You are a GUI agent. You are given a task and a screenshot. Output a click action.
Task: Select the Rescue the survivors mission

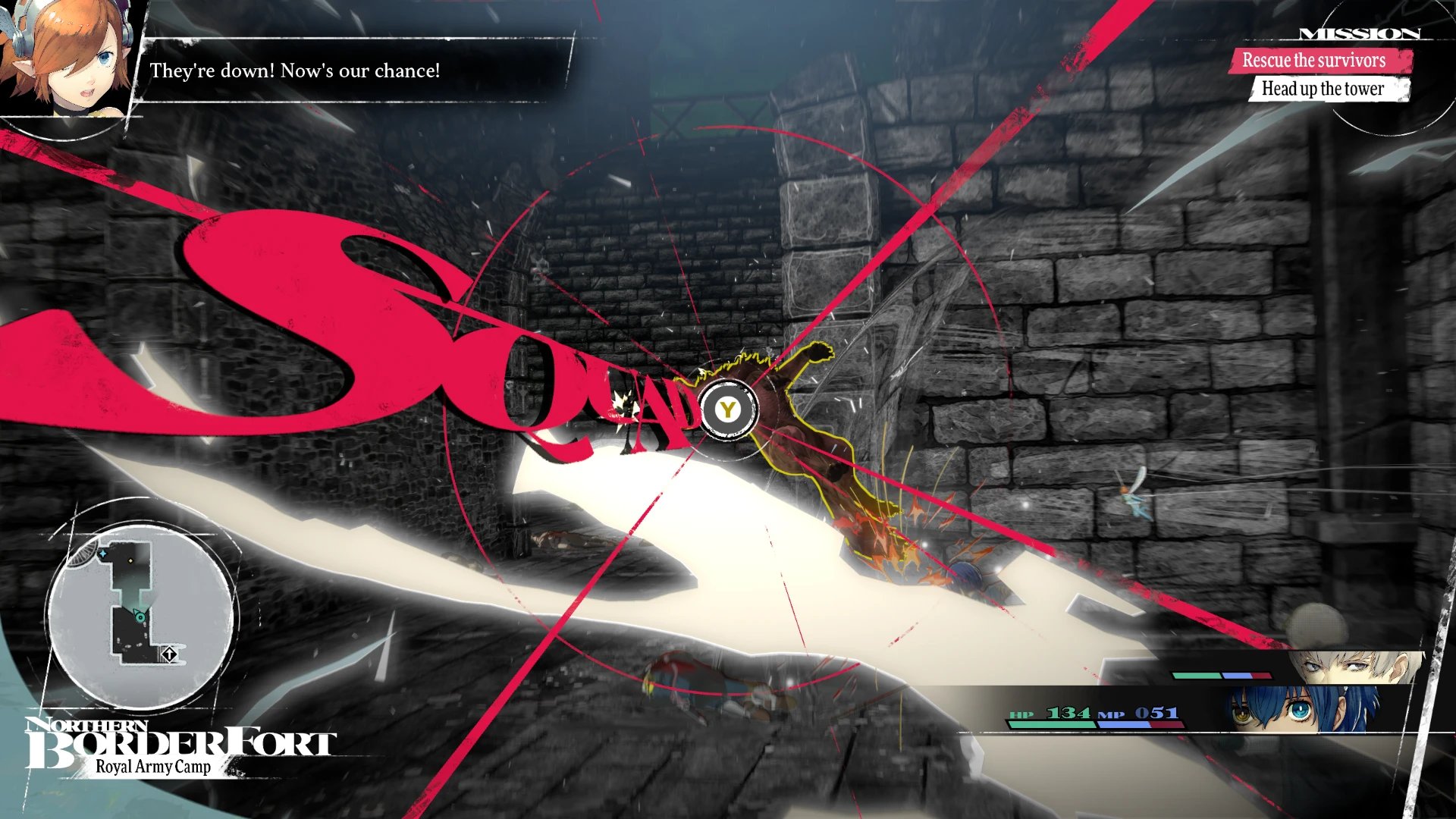(x=1313, y=61)
